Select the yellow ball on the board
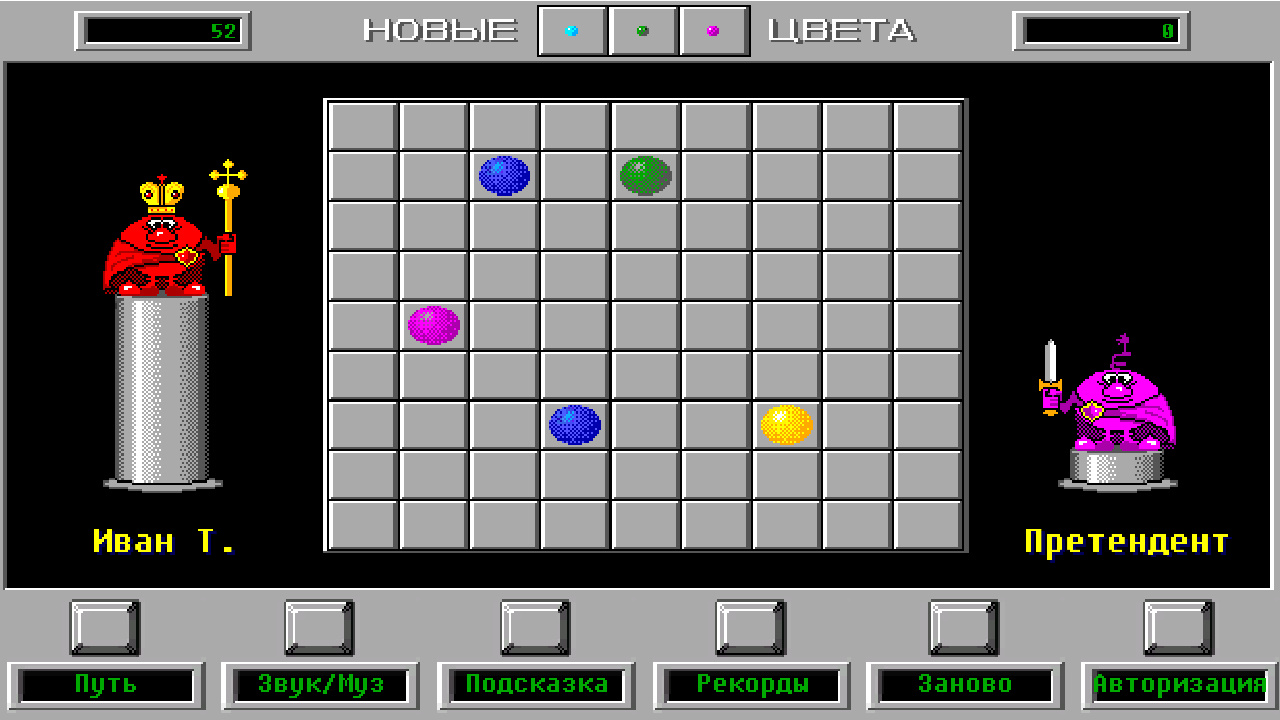Screen dimensions: 1280x720 (x=786, y=425)
